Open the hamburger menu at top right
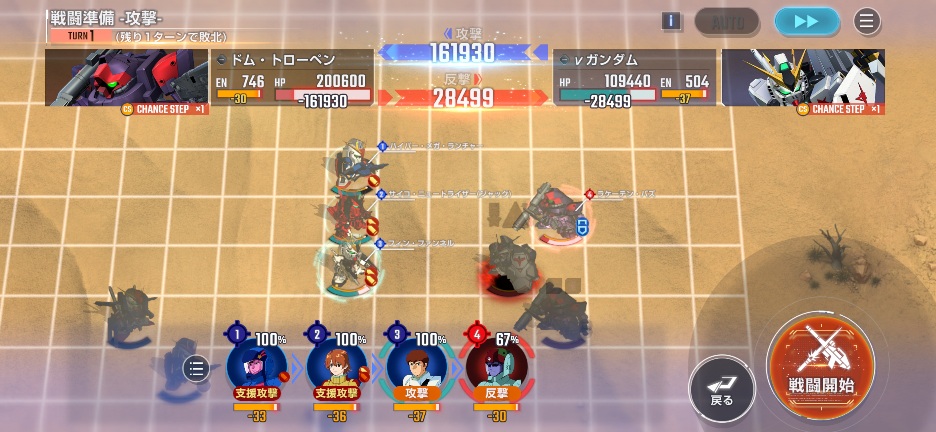This screenshot has height=432, width=936. pyautogui.click(x=867, y=21)
